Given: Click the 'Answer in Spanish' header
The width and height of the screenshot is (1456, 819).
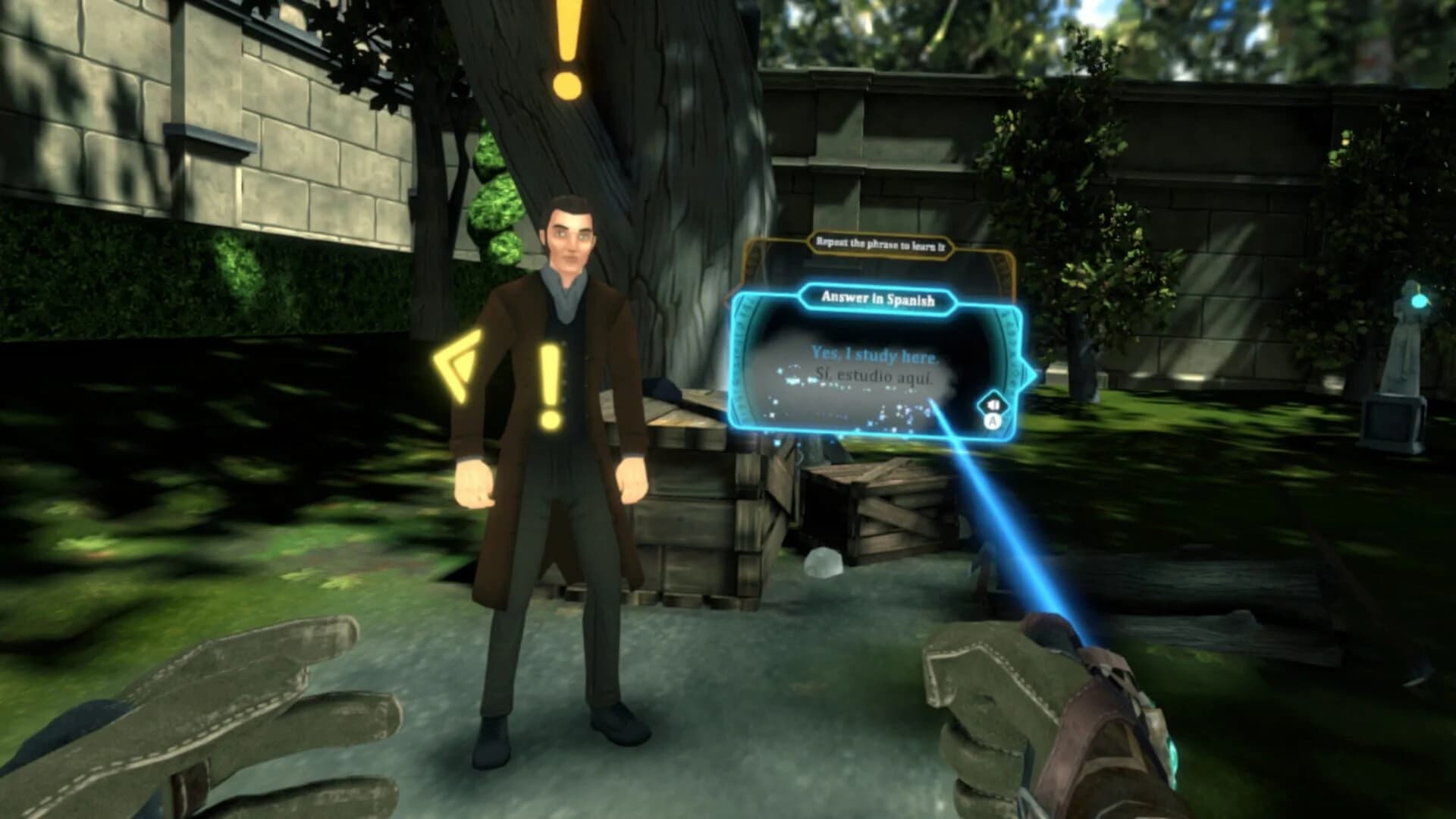Looking at the screenshot, I should (x=877, y=298).
